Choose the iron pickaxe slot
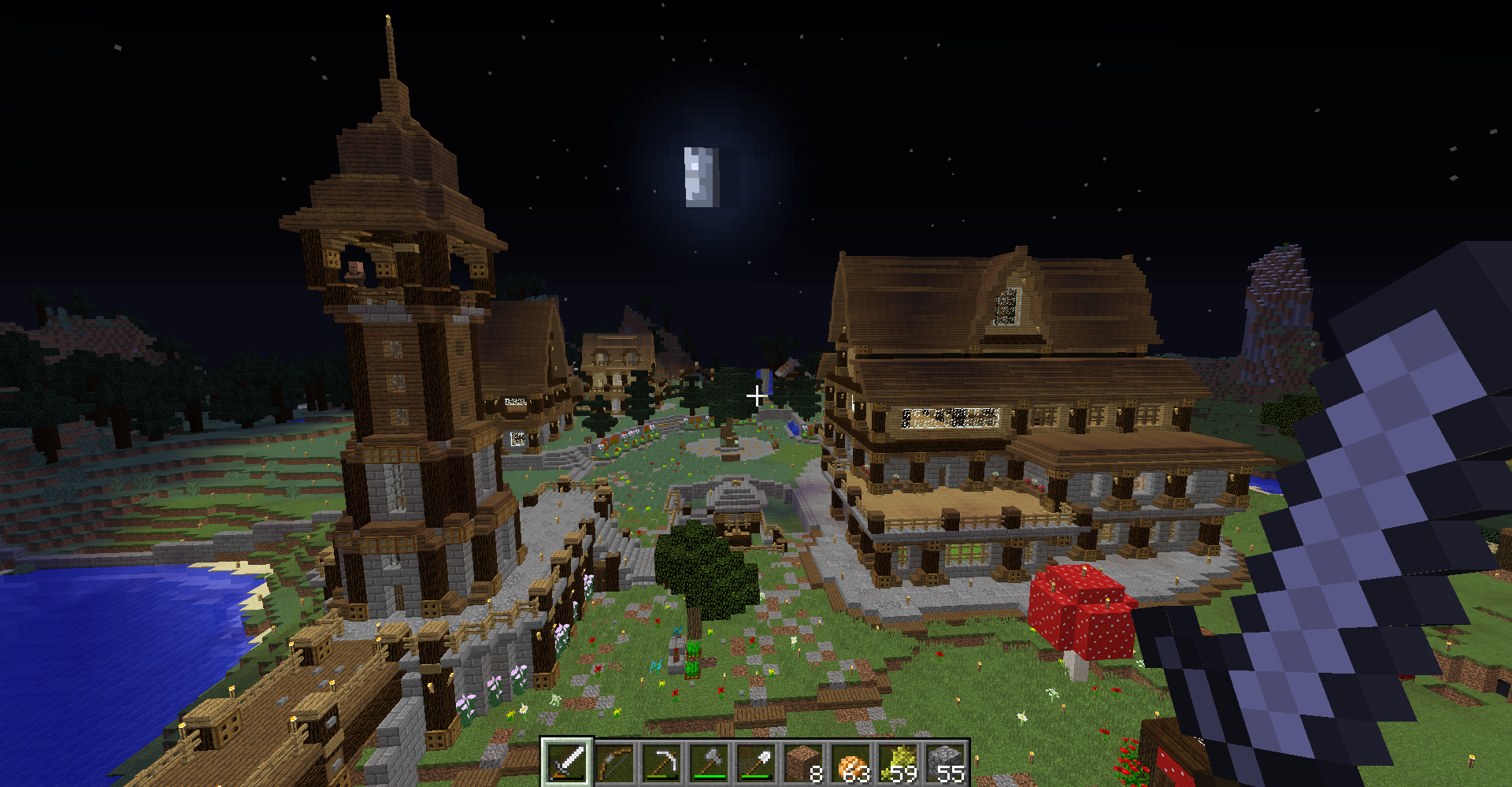 point(661,763)
